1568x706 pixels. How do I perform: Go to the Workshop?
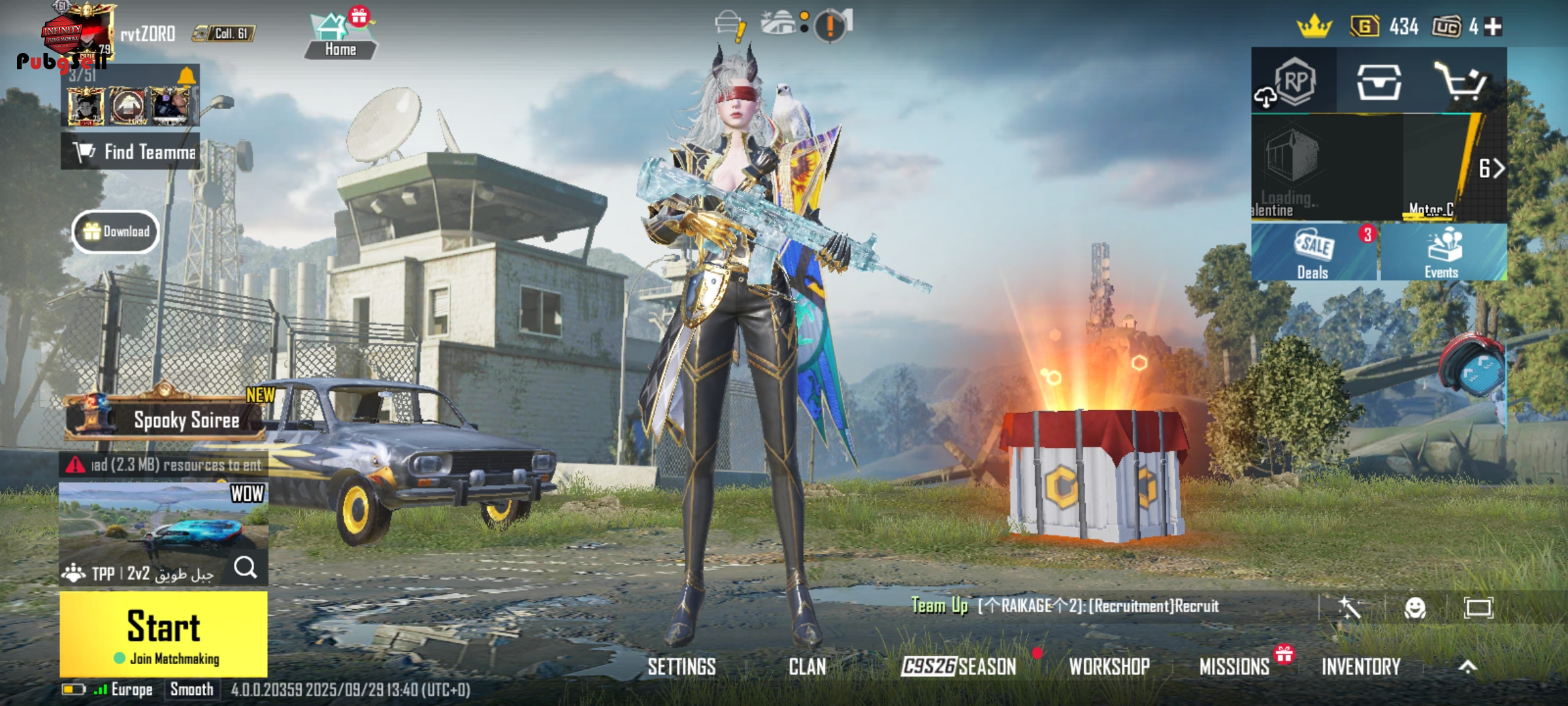[1109, 667]
